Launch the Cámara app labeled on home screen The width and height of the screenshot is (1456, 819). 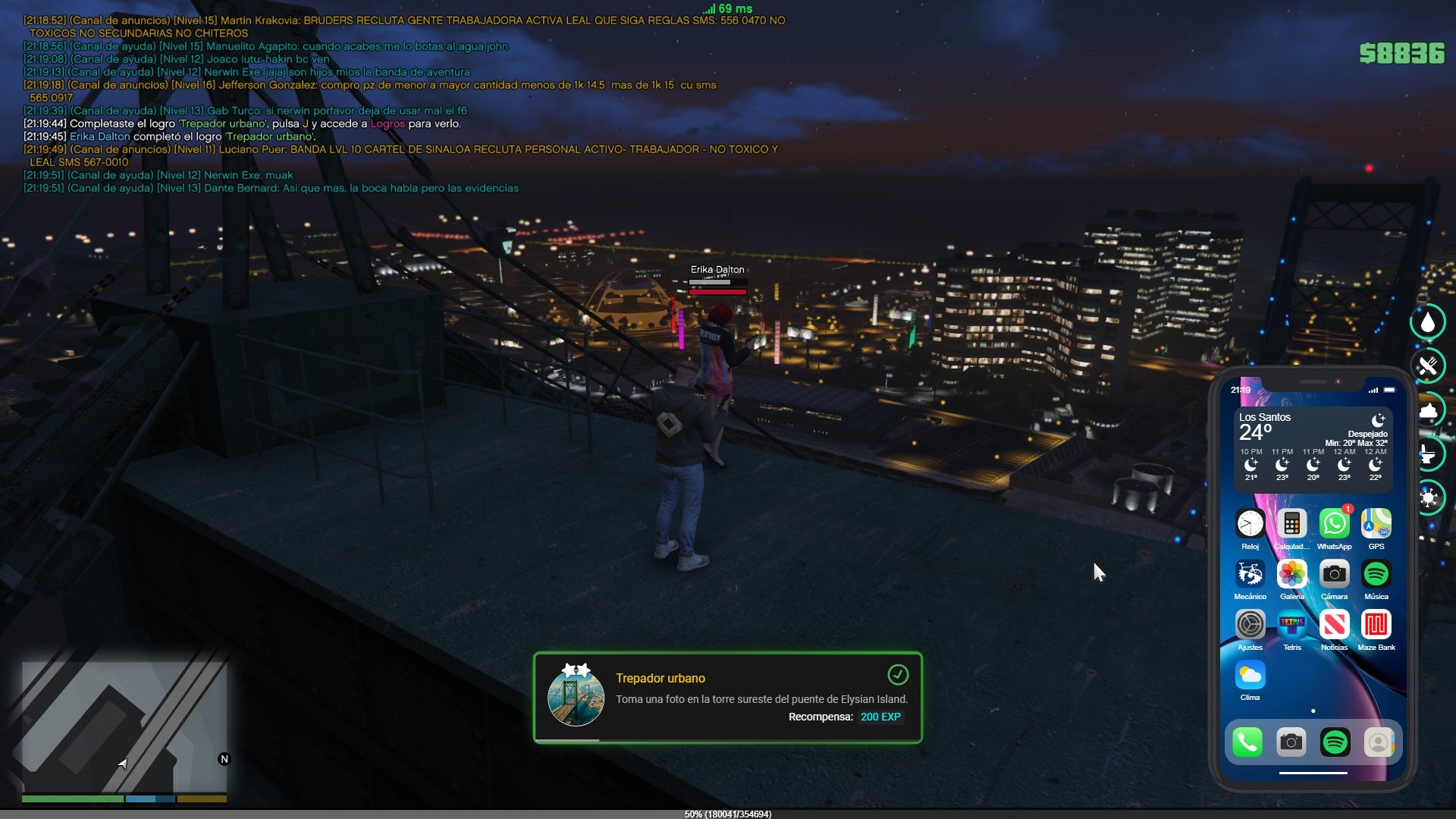(x=1334, y=575)
